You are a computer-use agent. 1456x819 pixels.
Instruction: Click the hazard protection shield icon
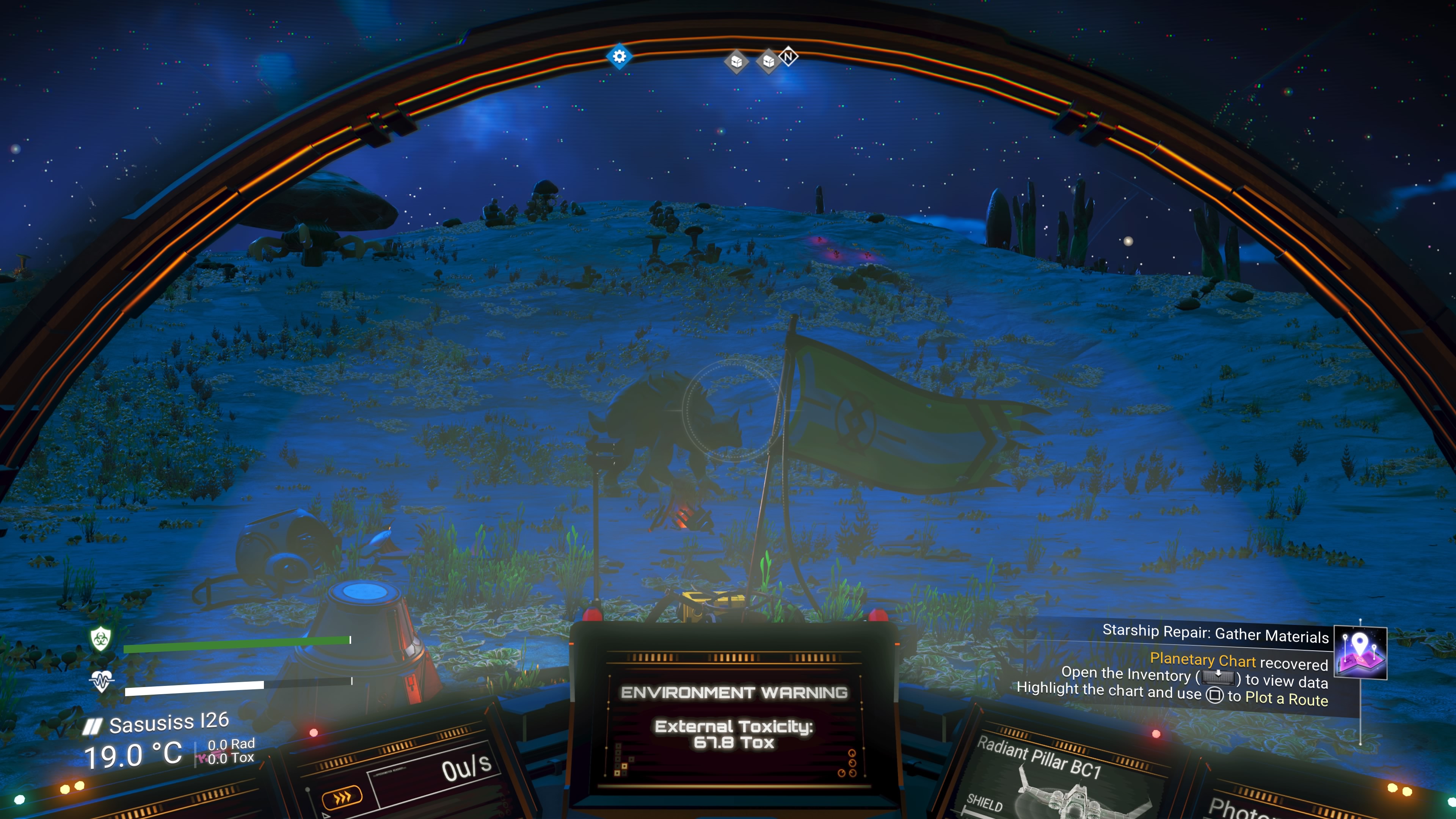(100, 639)
